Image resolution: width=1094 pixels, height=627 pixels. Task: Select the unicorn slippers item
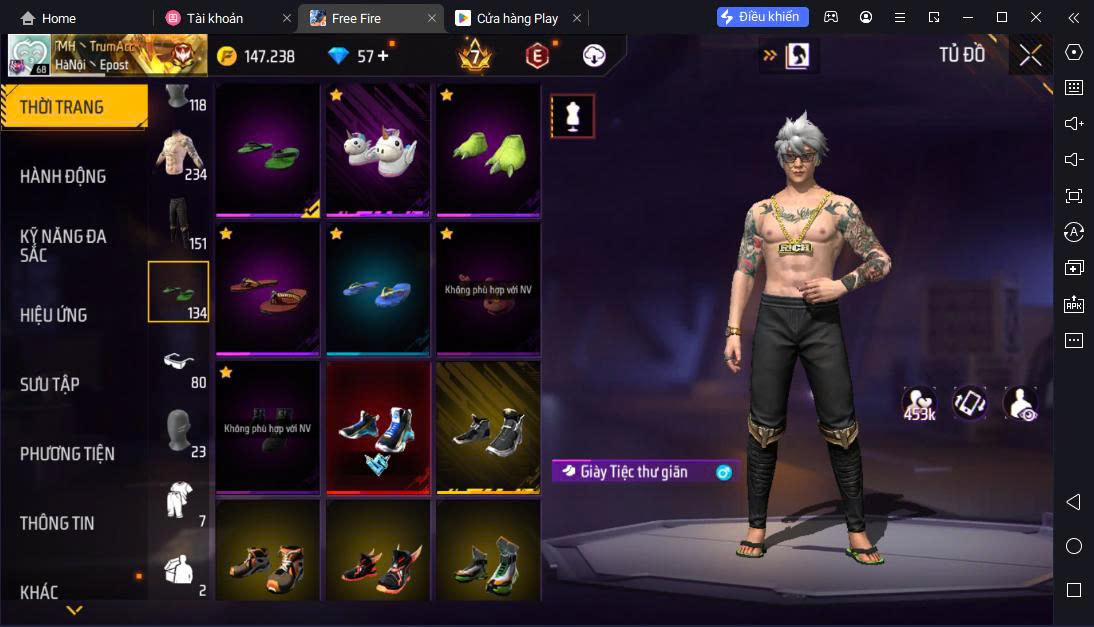[377, 150]
